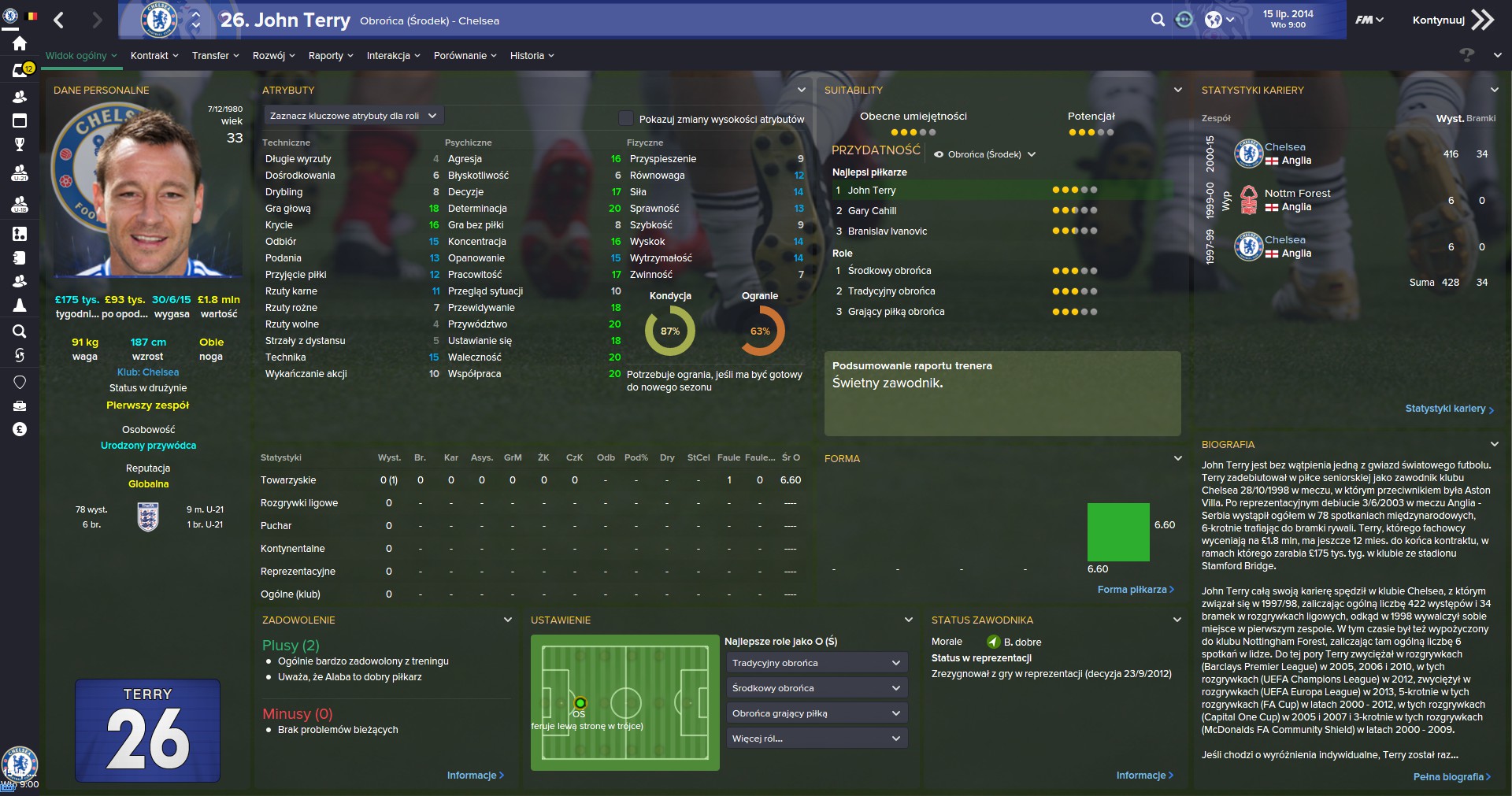
Task: Open the Porównanie menu
Action: [465, 56]
